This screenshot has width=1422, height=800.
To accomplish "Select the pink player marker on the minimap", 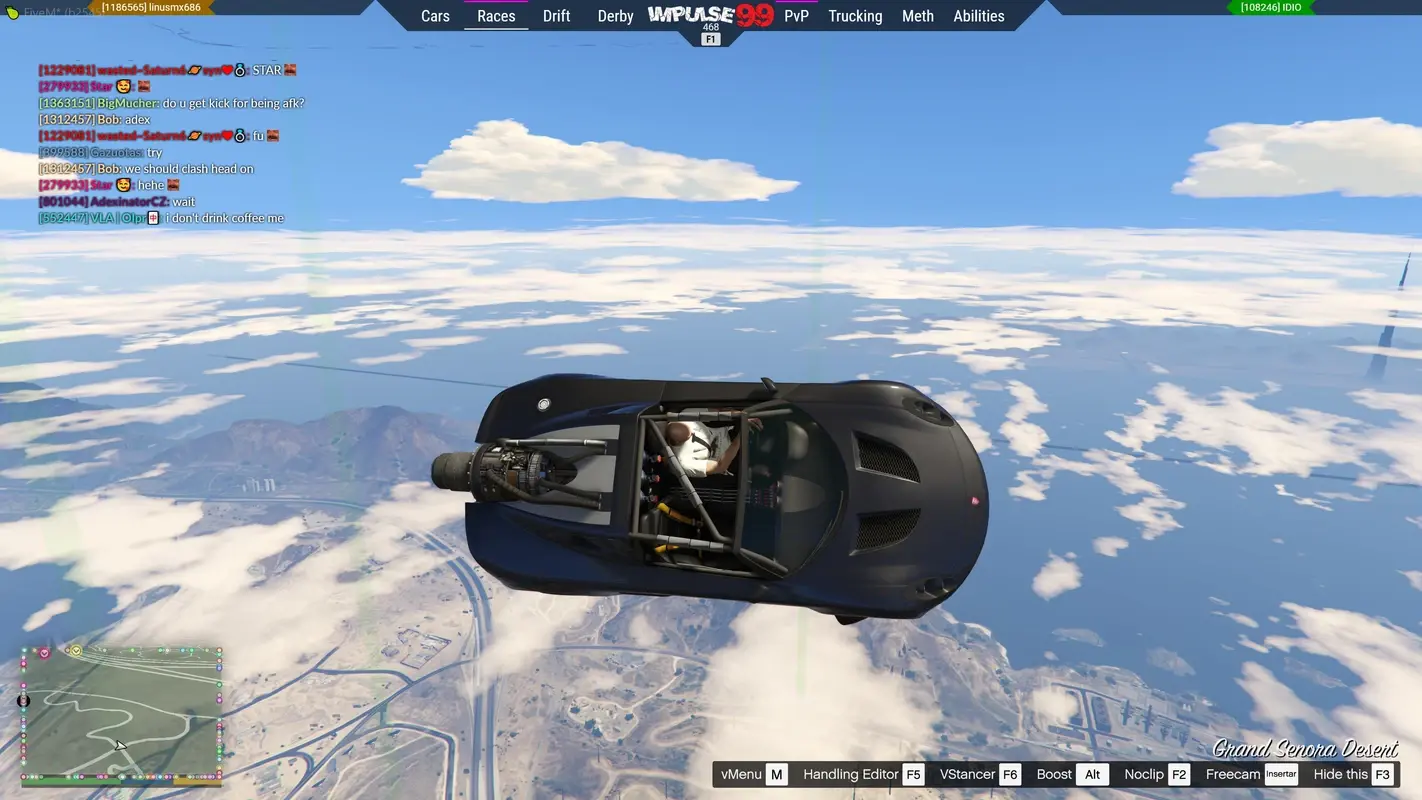I will tap(44, 653).
